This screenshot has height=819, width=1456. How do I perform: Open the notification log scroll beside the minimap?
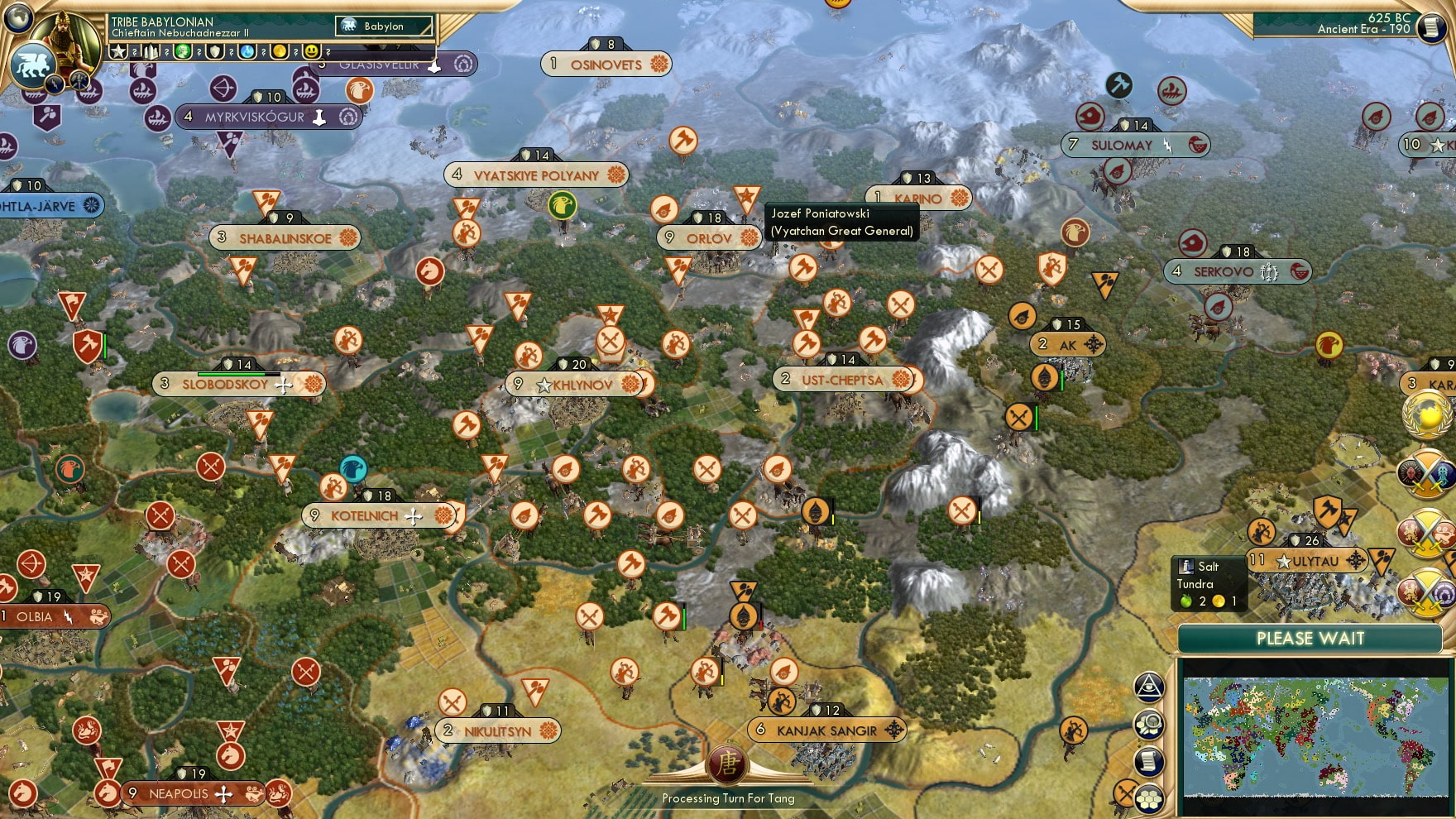(x=1147, y=759)
